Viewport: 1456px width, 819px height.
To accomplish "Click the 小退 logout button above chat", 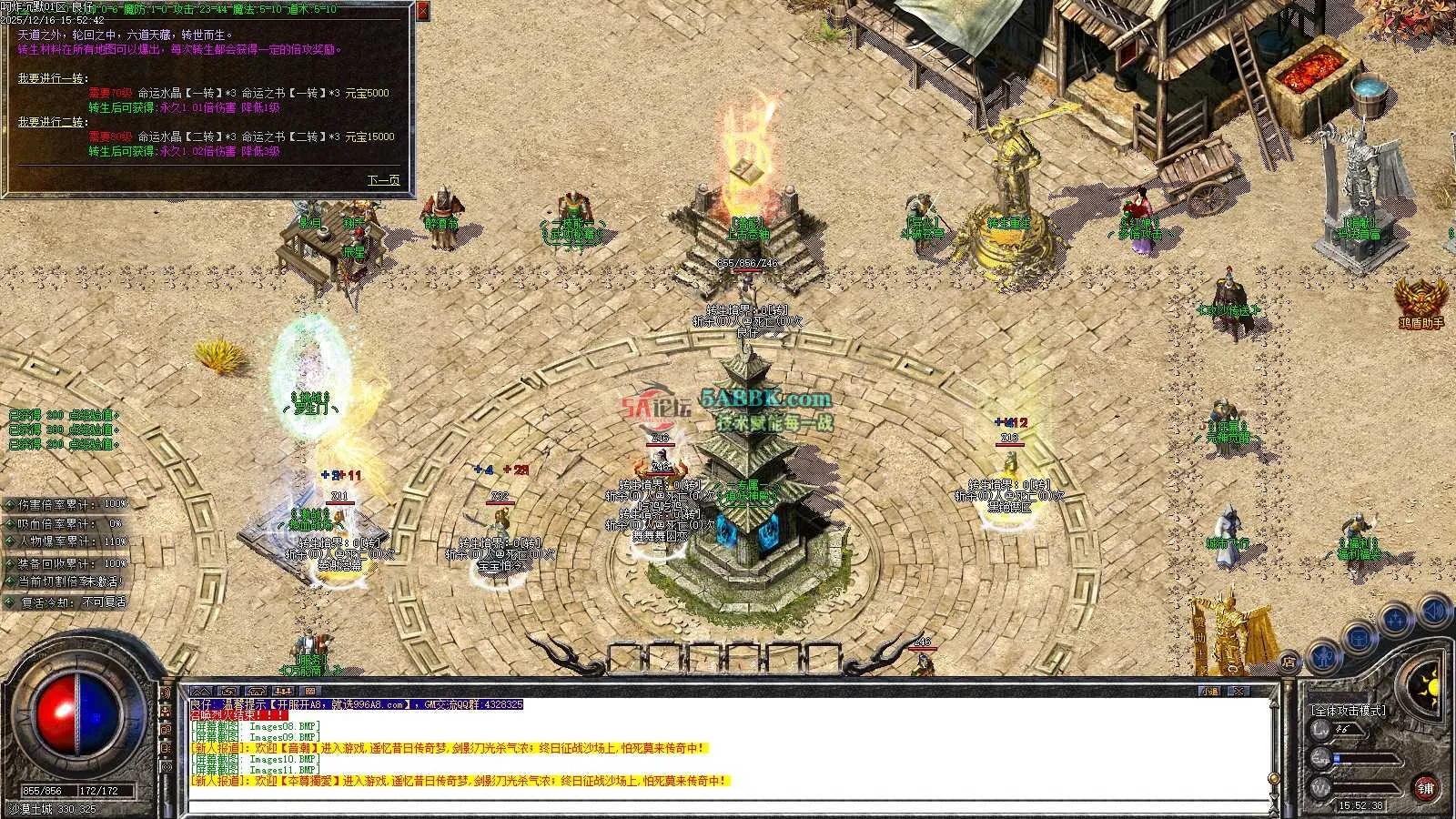I will (1209, 692).
